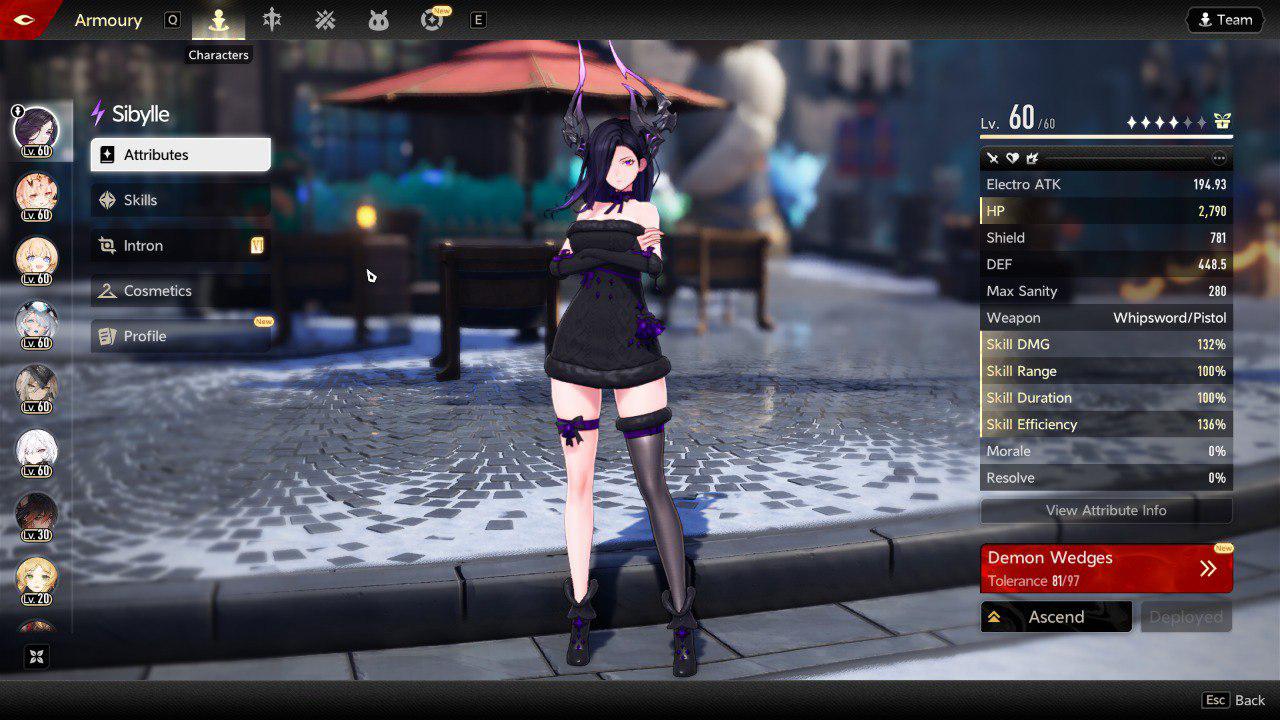The image size is (1280, 720).
Task: Choose the Level 20 blonde character portrait
Action: coord(36,579)
